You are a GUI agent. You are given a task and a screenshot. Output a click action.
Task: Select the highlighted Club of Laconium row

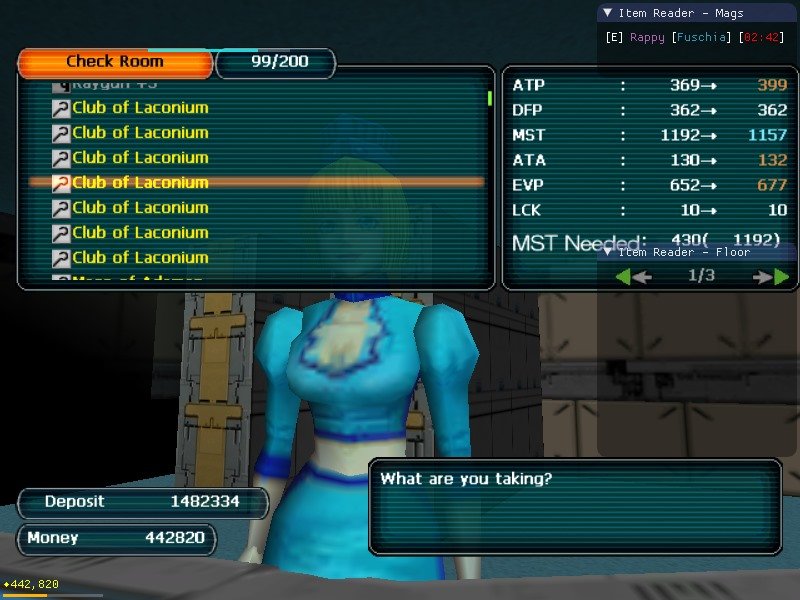[140, 182]
